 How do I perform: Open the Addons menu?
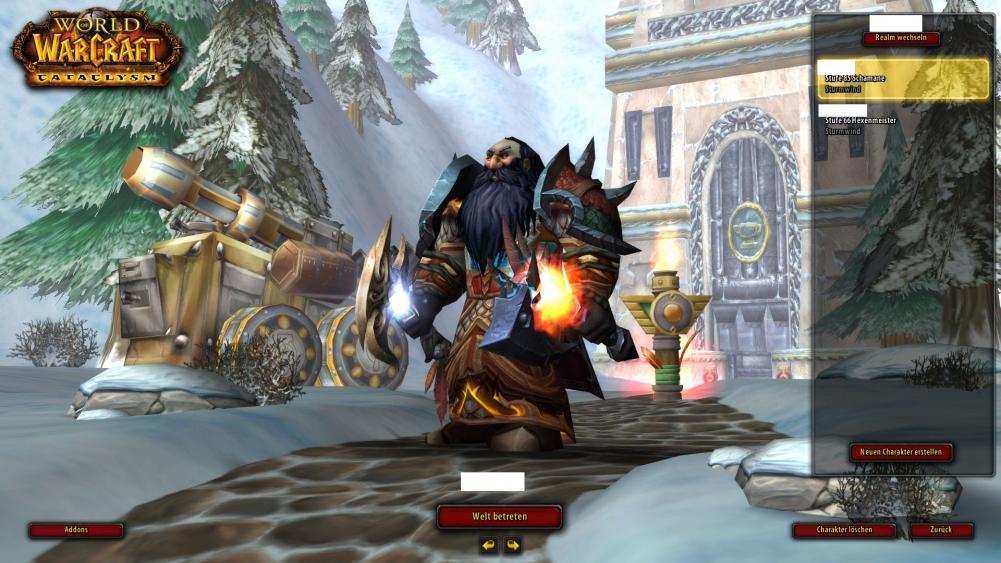pos(76,530)
